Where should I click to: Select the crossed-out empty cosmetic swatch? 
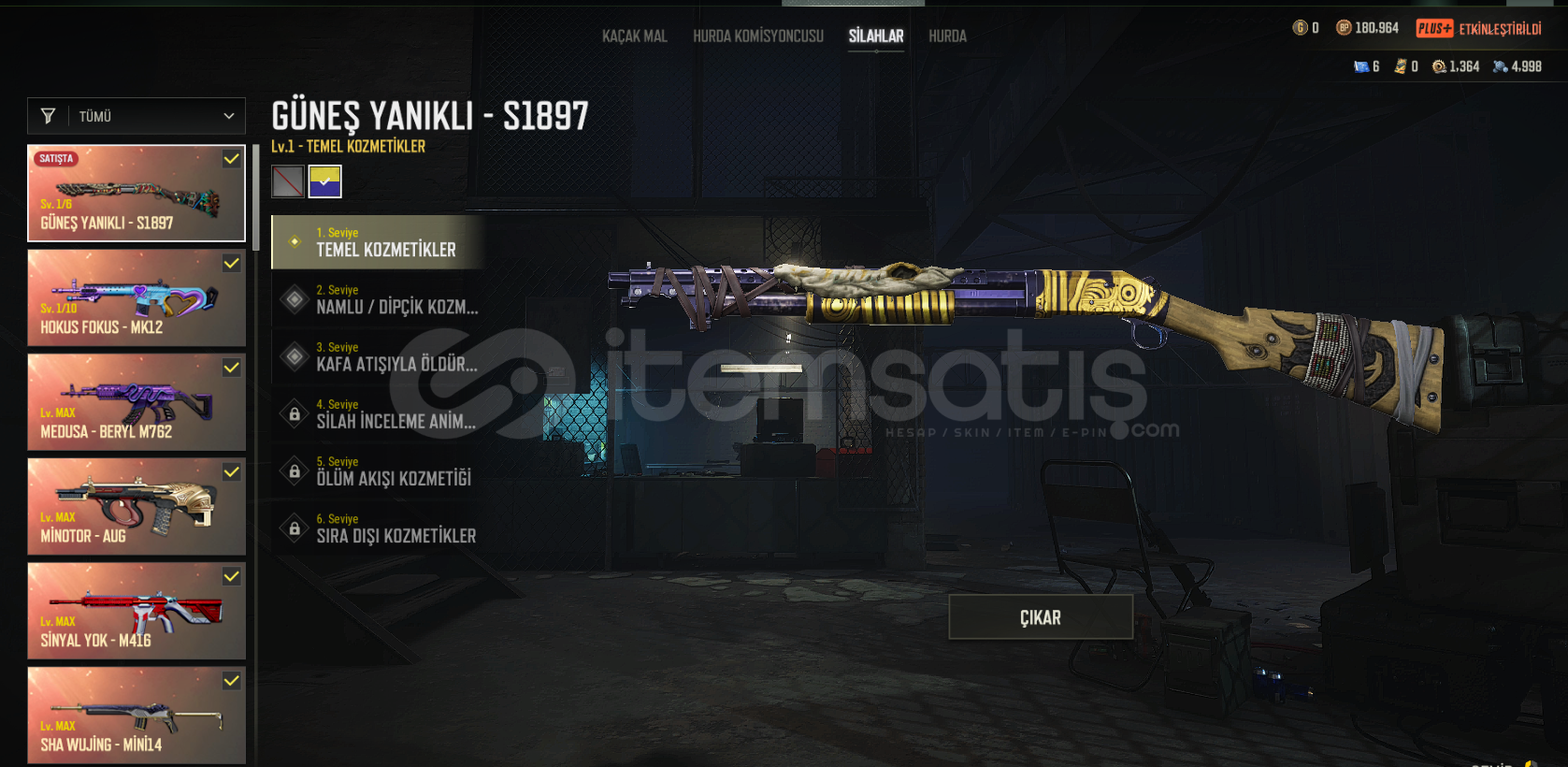tap(288, 181)
